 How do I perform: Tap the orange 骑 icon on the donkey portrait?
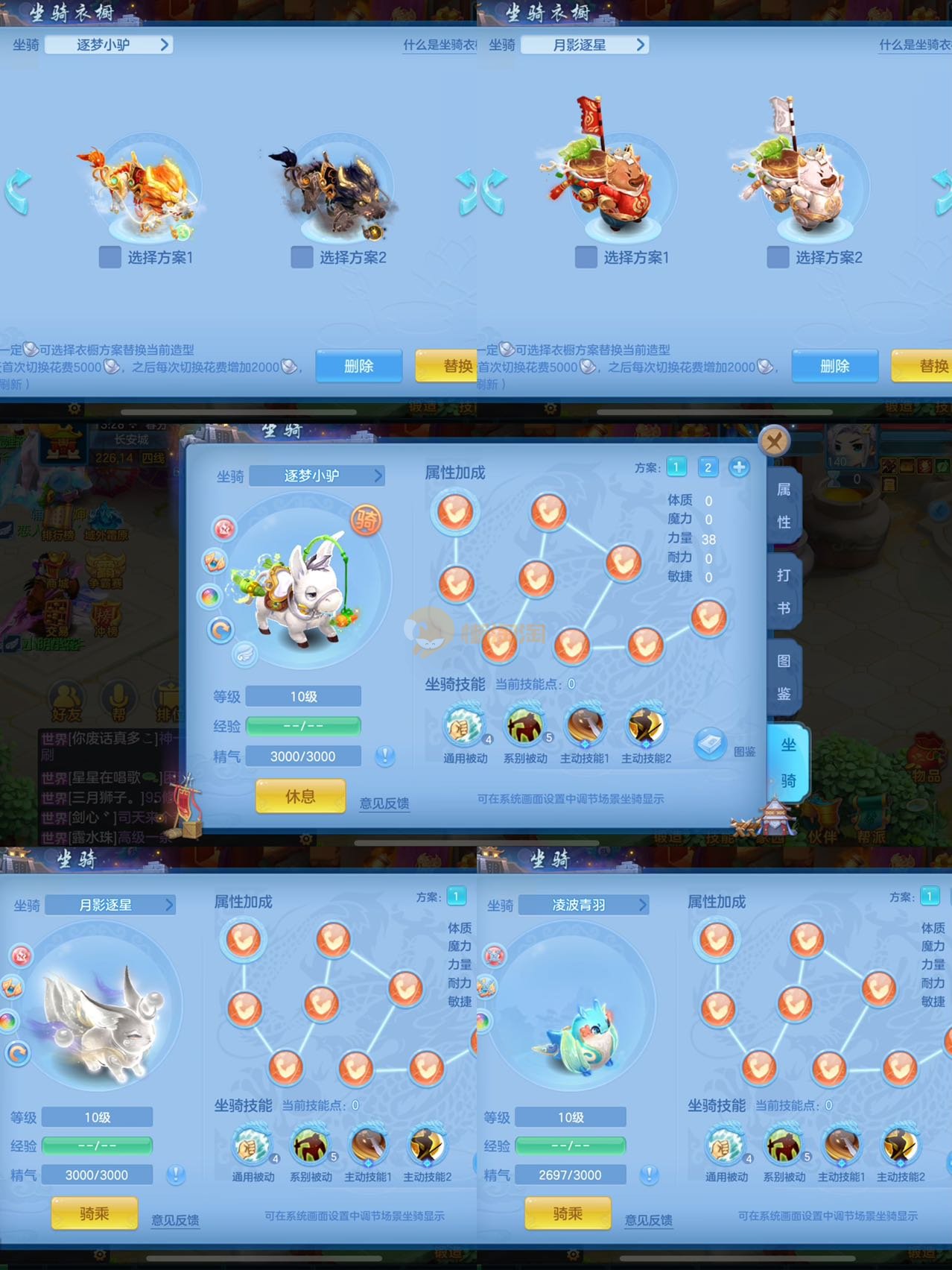tap(366, 520)
